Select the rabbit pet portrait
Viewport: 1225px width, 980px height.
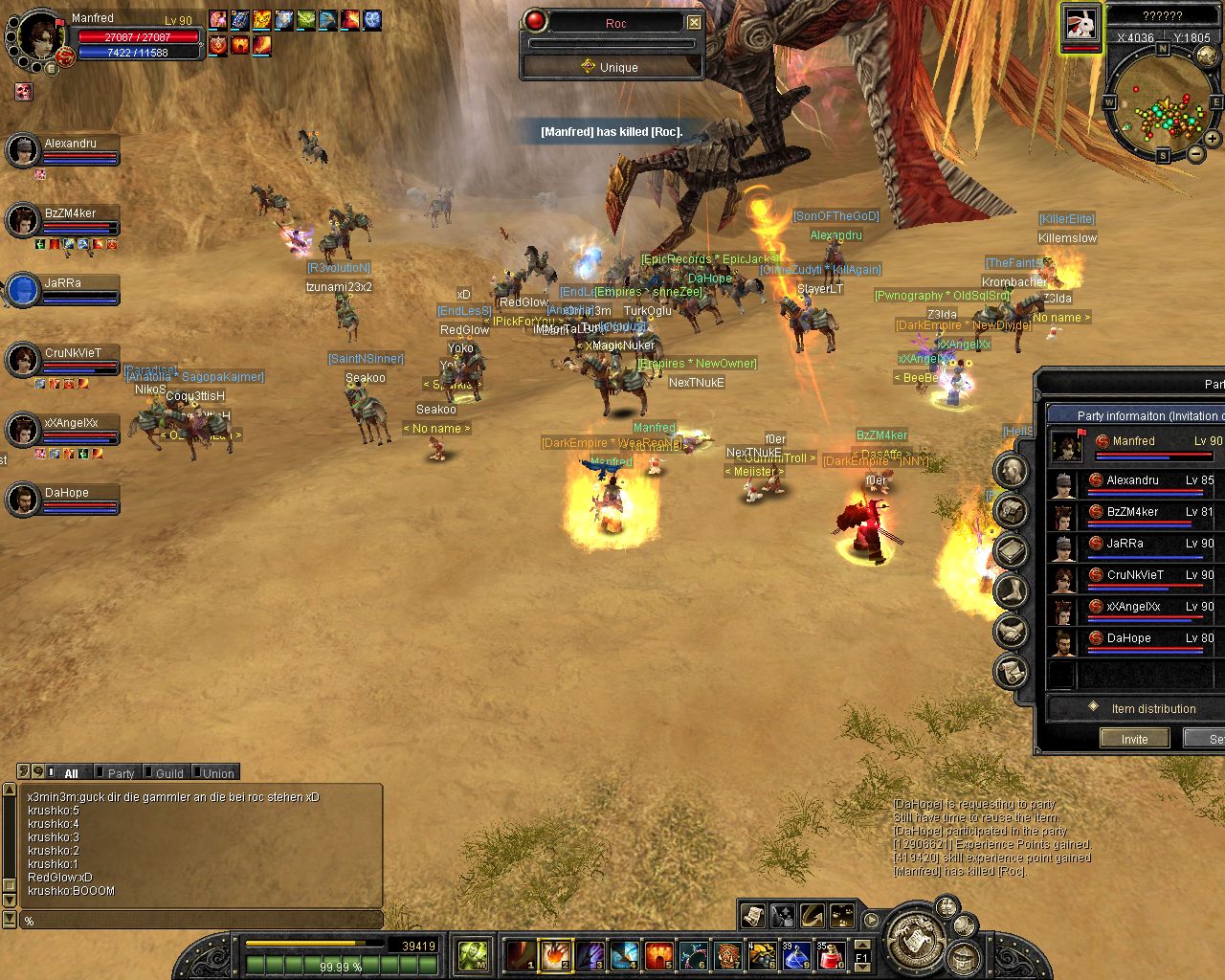coord(1081,26)
